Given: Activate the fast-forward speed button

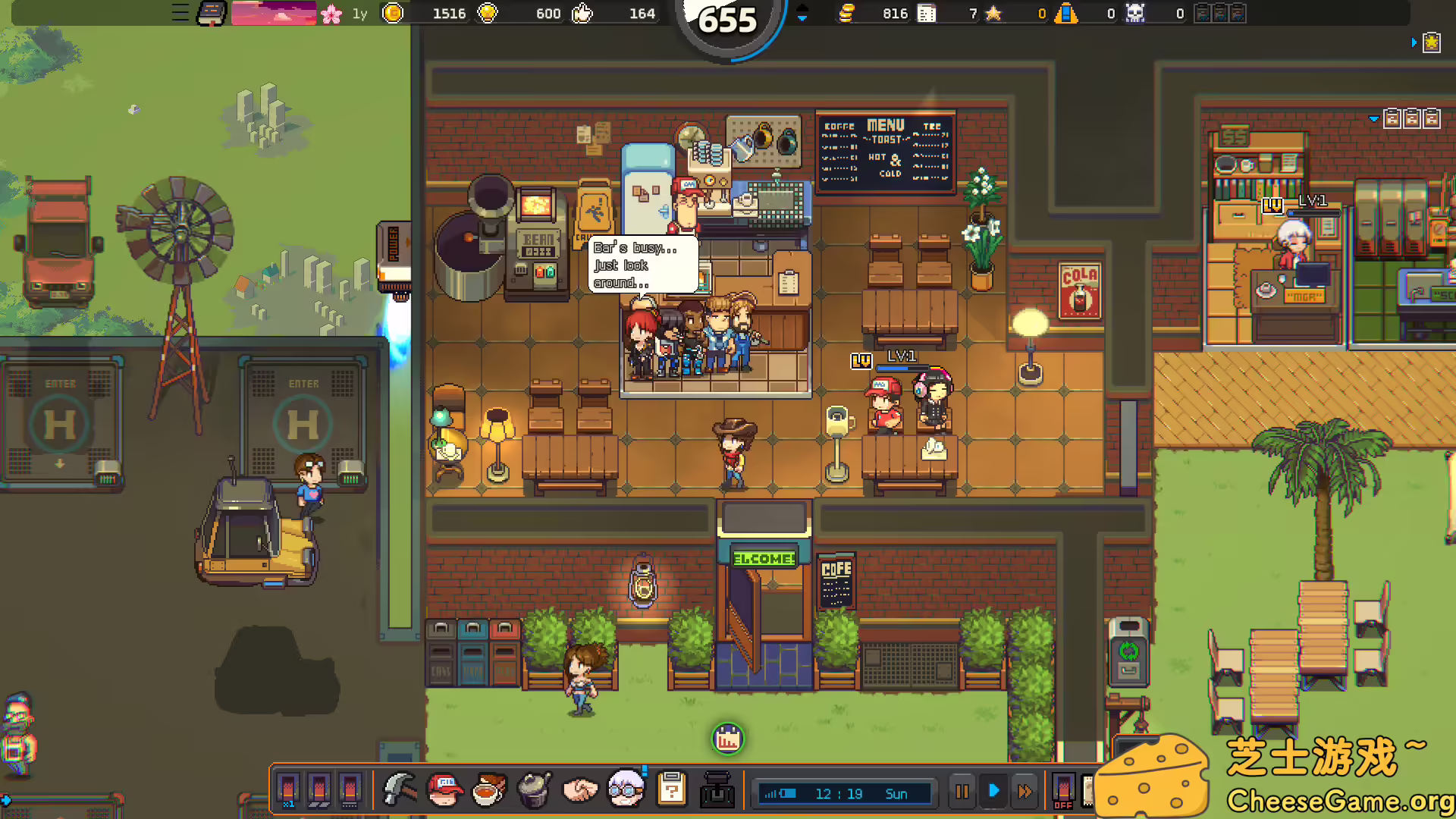Looking at the screenshot, I should [1025, 791].
